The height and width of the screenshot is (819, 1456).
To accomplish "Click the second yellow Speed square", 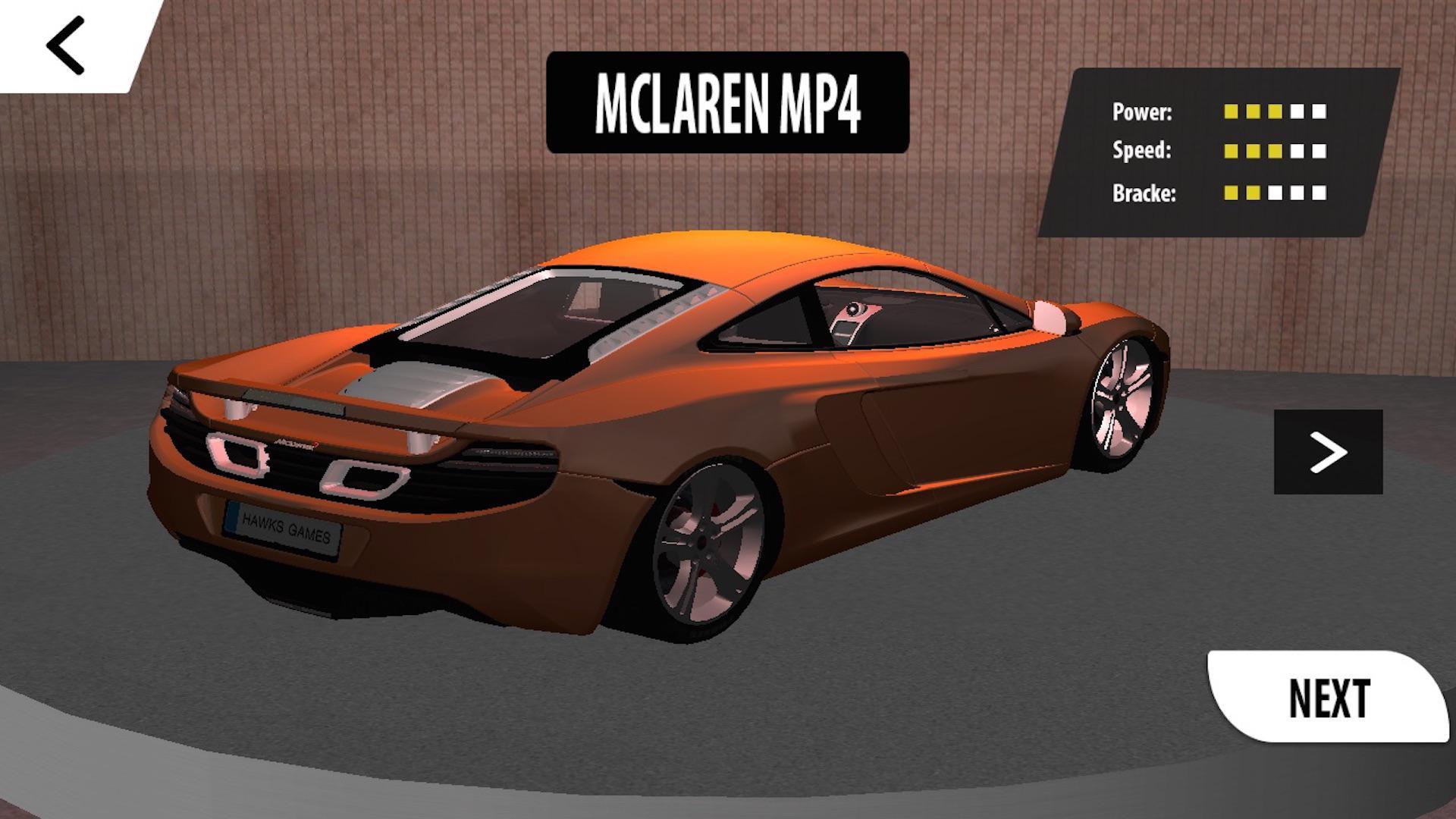I will point(1254,152).
